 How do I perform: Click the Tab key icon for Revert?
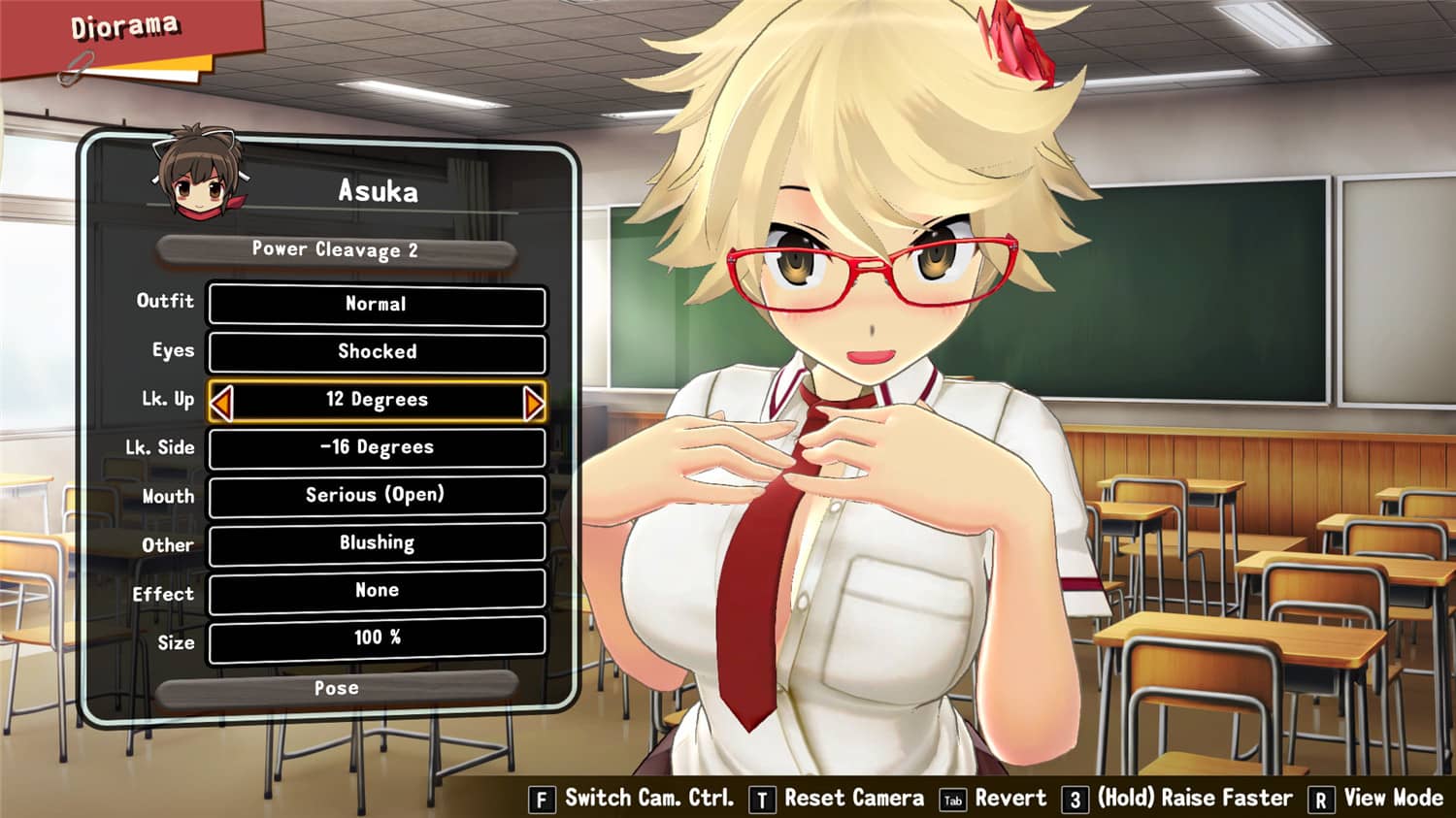[954, 799]
